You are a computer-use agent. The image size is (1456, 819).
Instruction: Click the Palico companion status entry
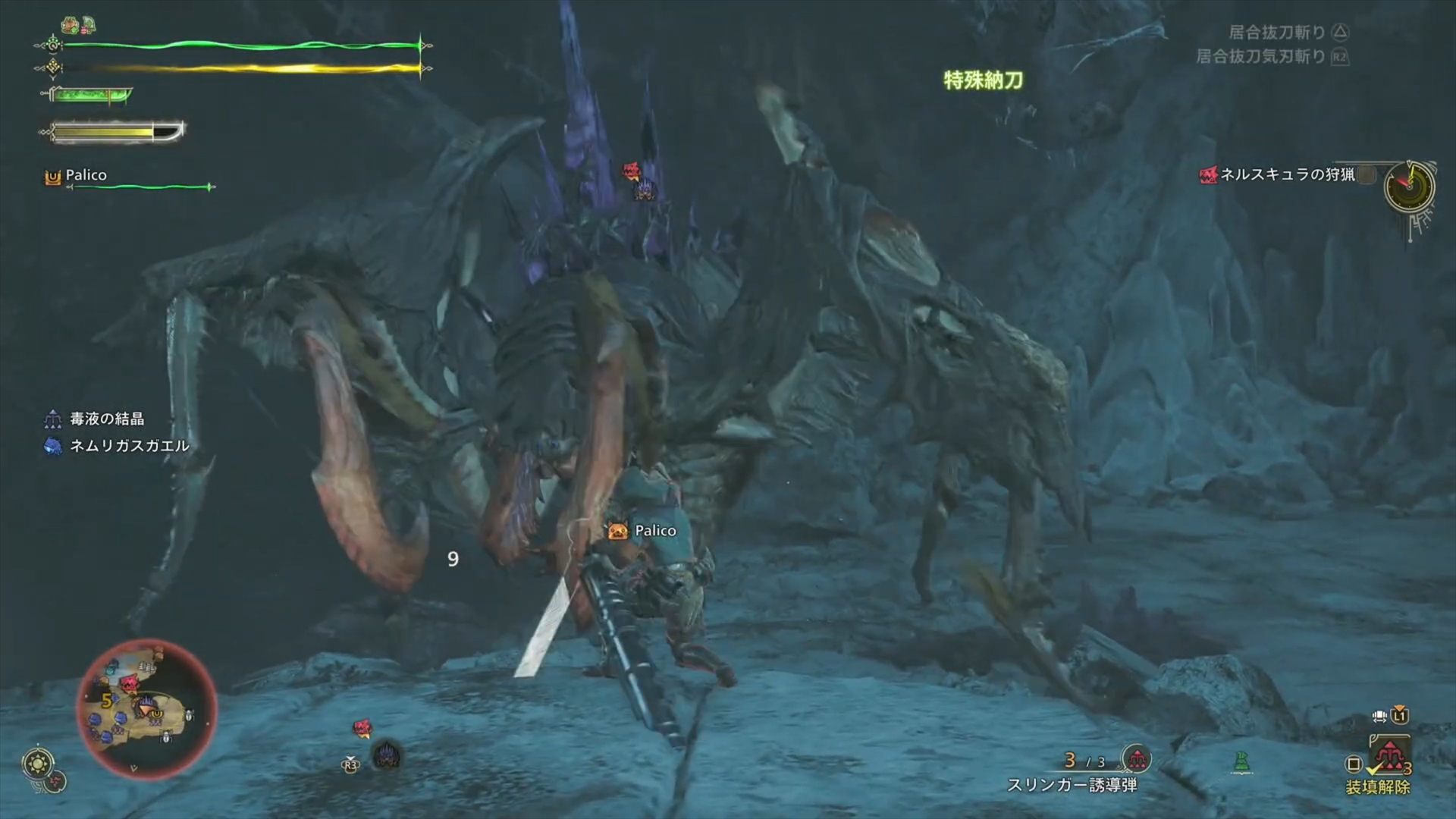(85, 176)
